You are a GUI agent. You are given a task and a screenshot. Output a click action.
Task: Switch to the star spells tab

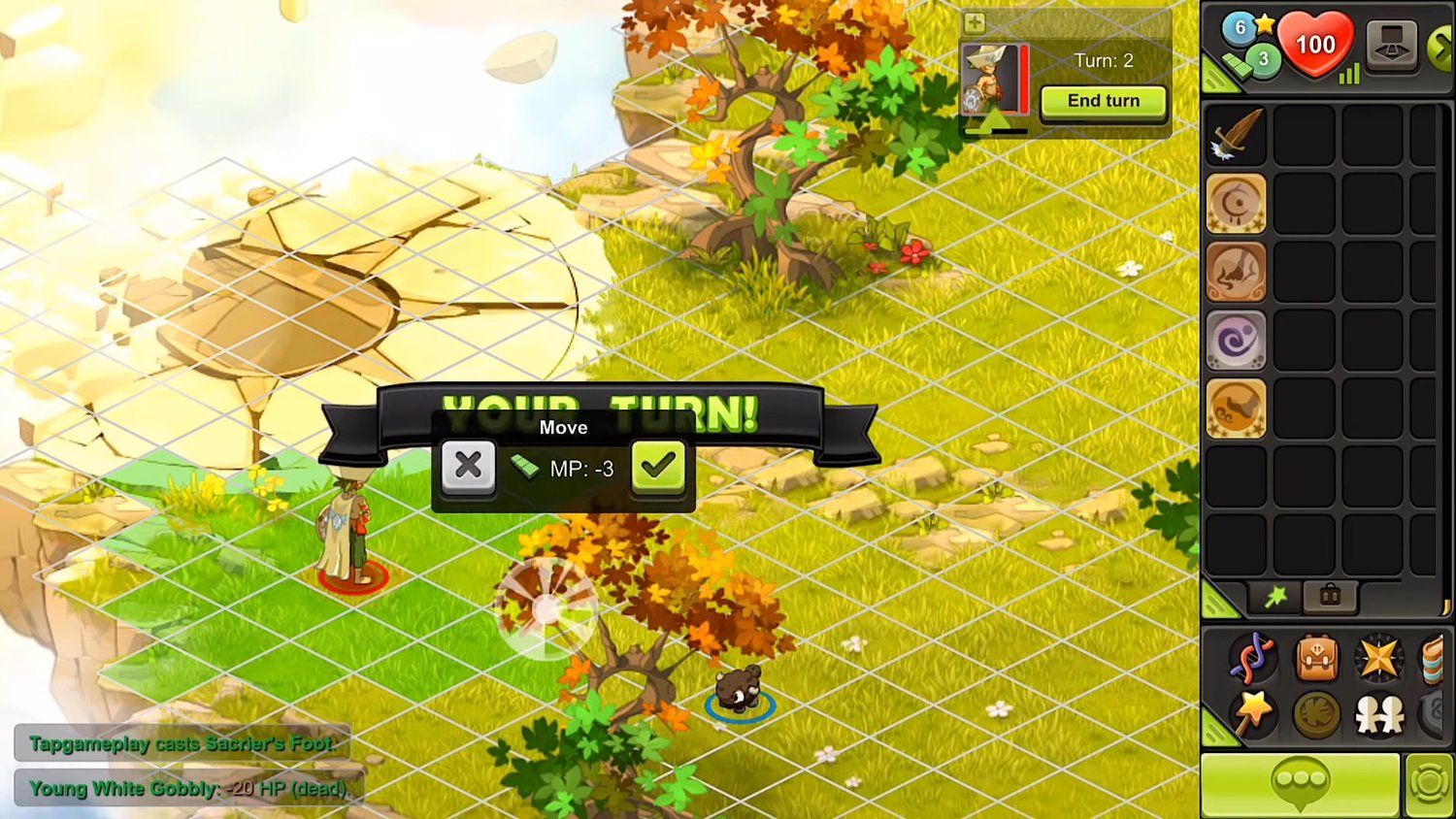[x=1274, y=598]
